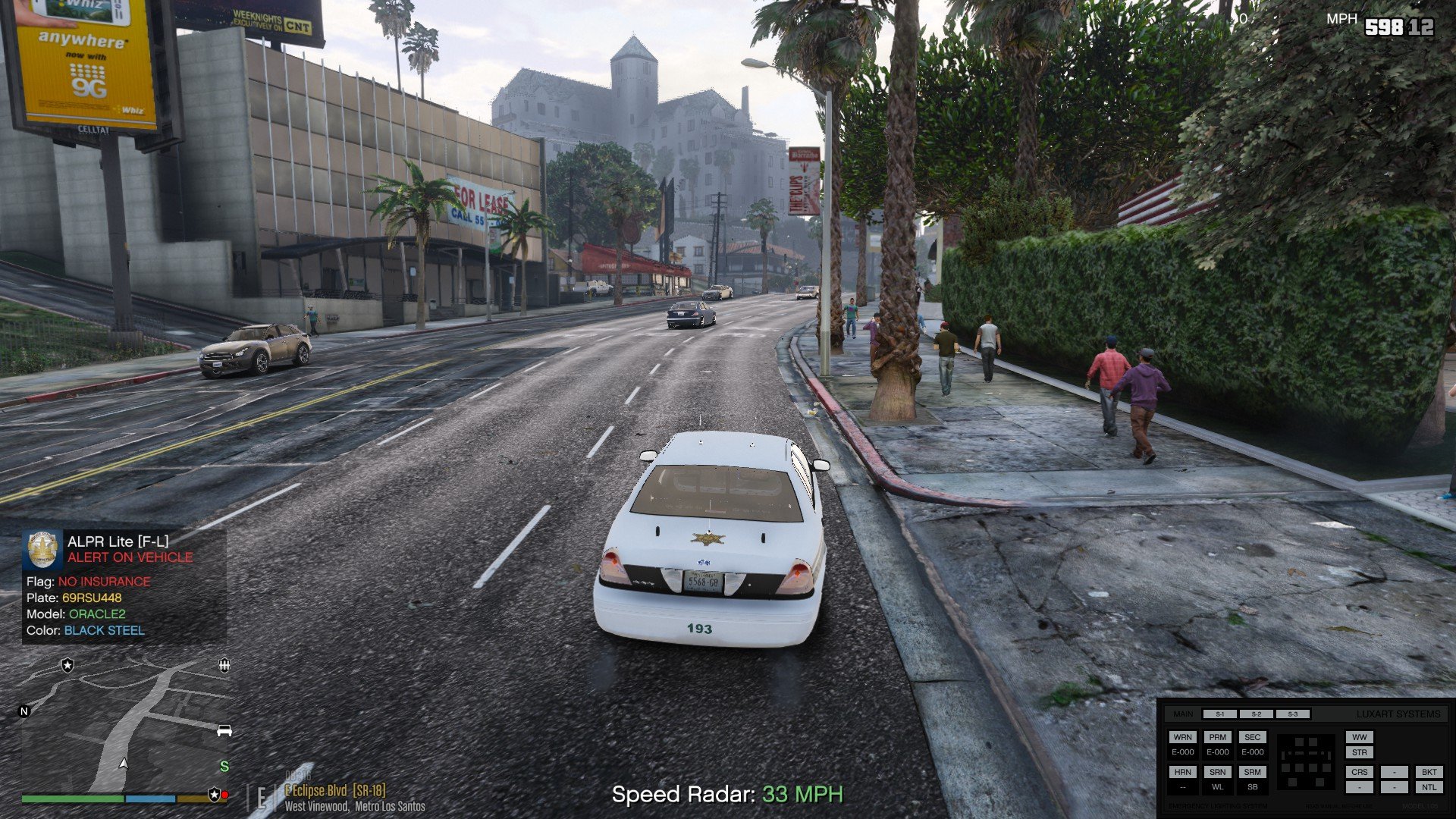Toggle the NTL button on the light panel
1456x819 pixels.
(x=1429, y=787)
